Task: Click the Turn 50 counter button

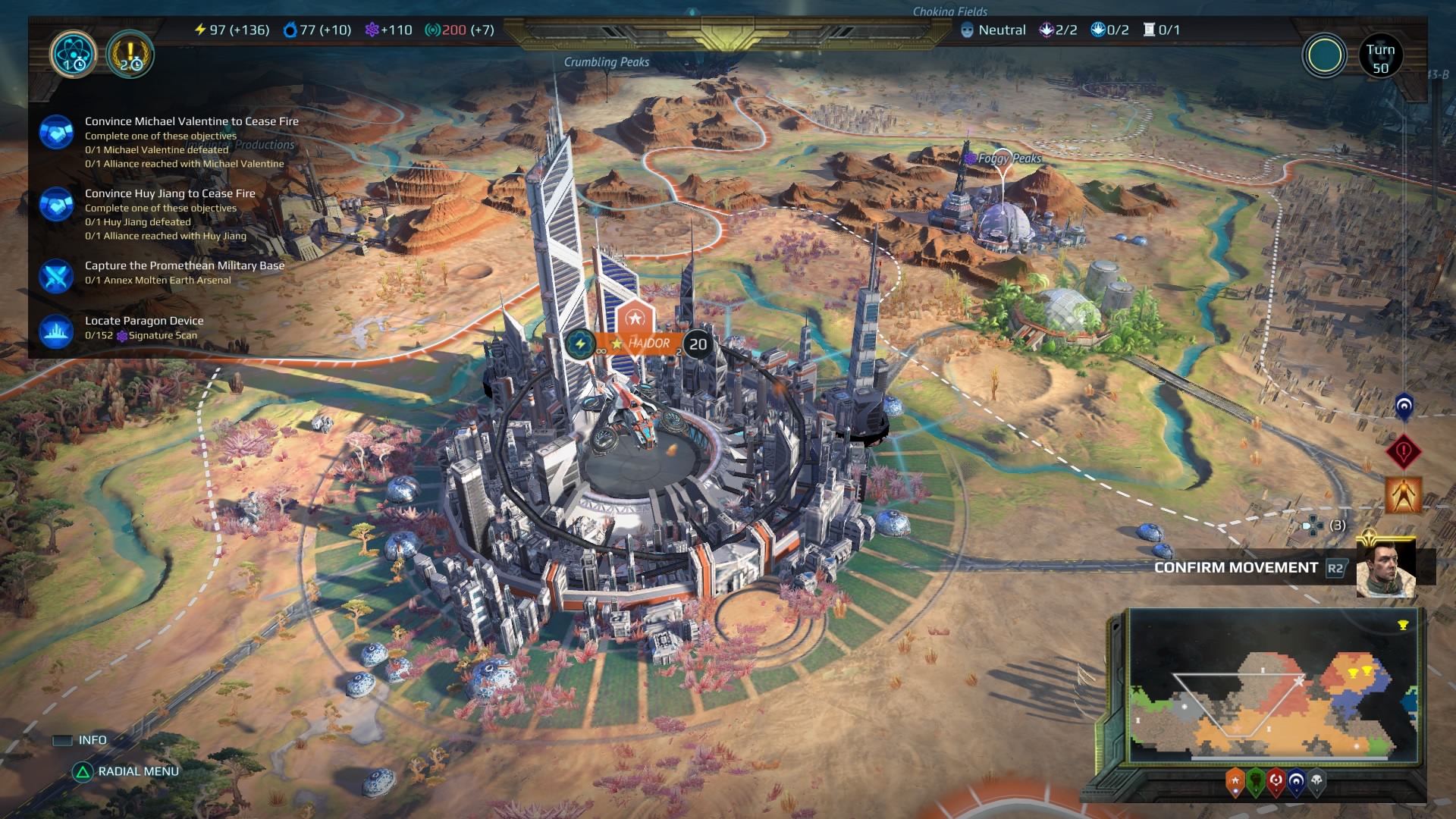Action: click(1380, 57)
